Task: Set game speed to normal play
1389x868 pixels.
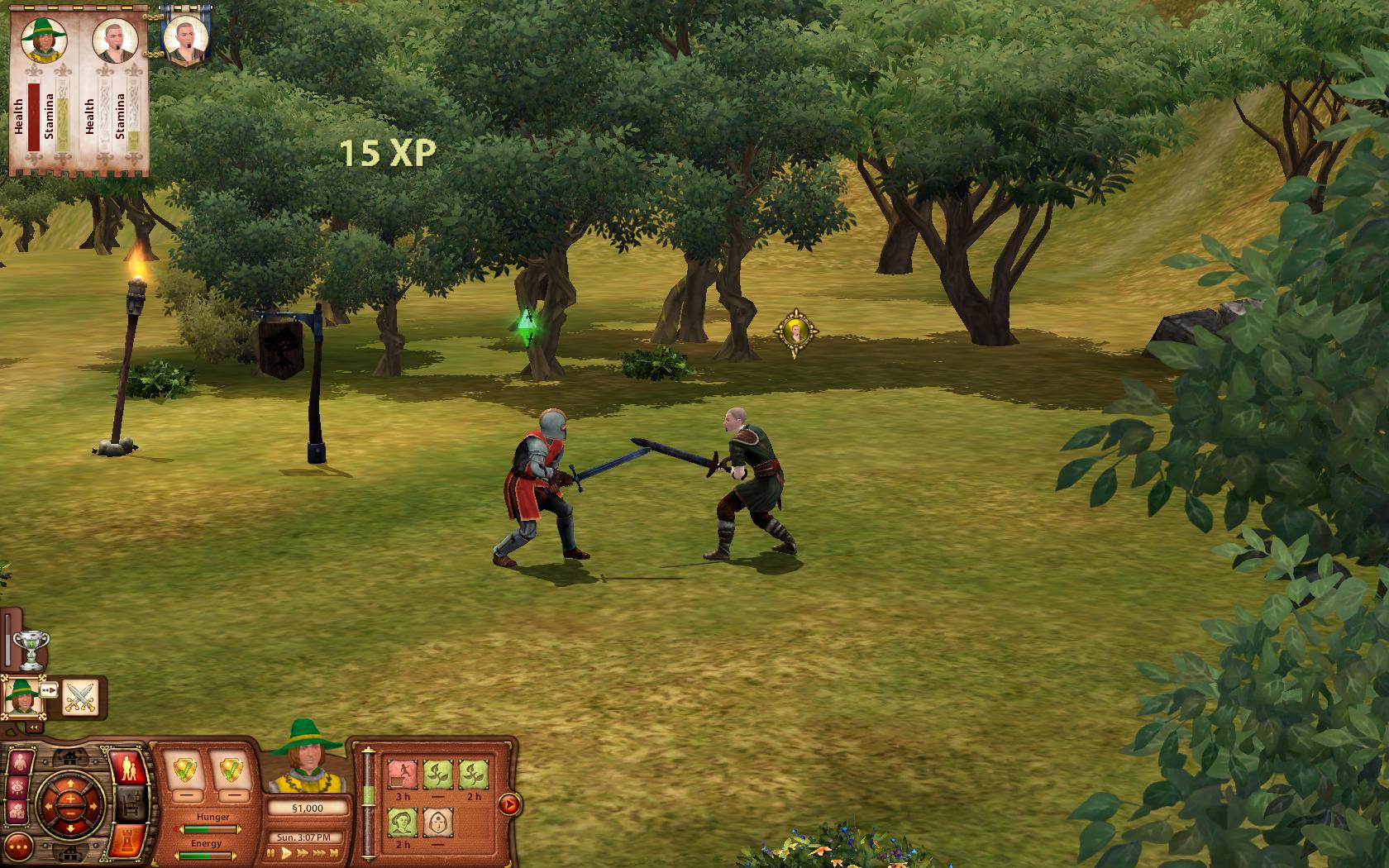Action: (287, 854)
